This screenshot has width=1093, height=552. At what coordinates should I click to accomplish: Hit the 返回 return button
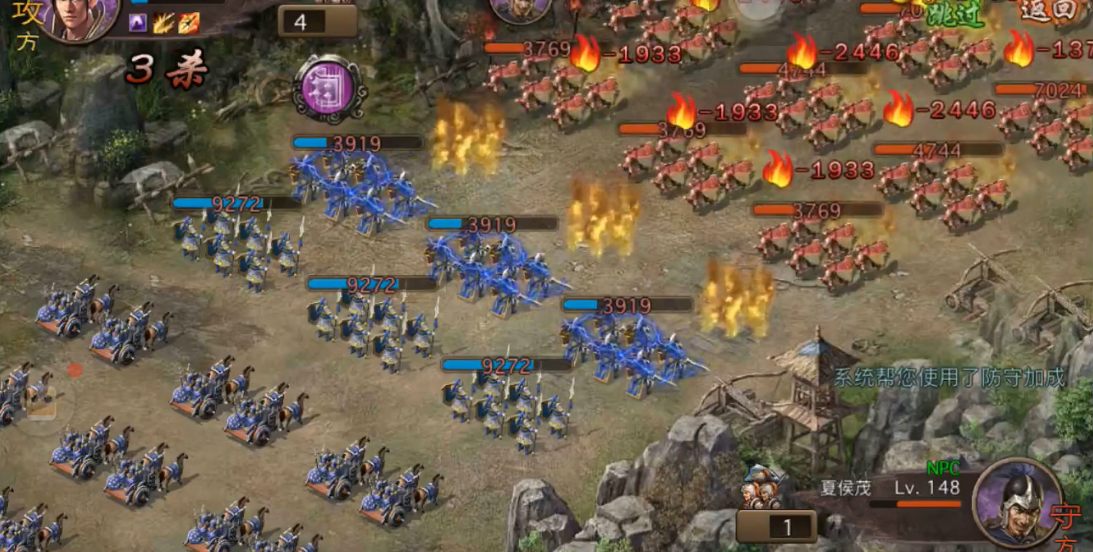point(1050,12)
